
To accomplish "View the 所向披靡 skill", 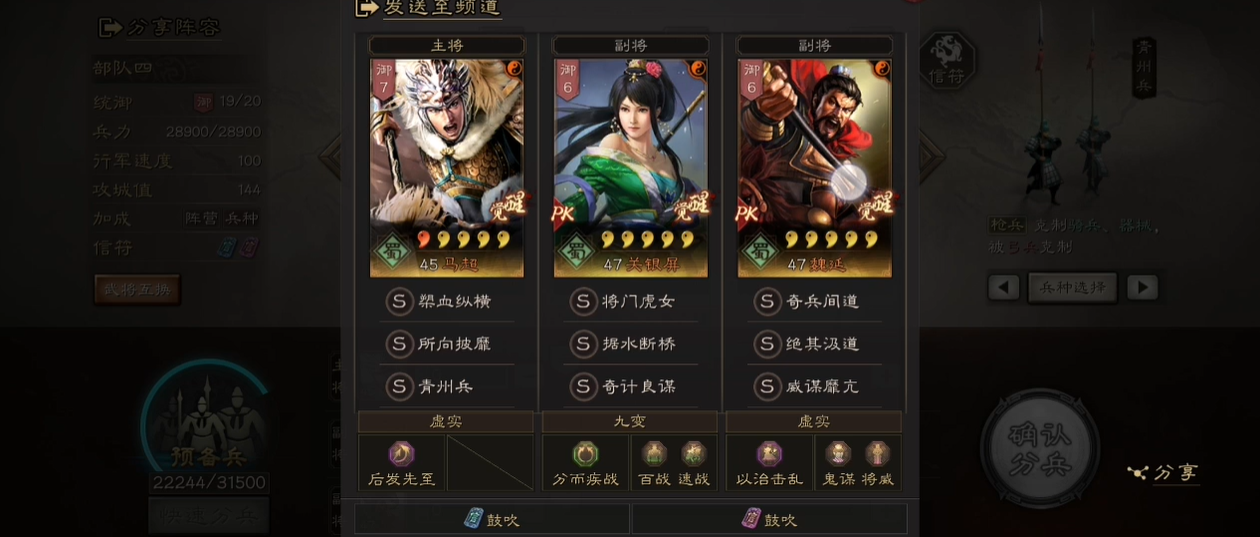I will (446, 343).
